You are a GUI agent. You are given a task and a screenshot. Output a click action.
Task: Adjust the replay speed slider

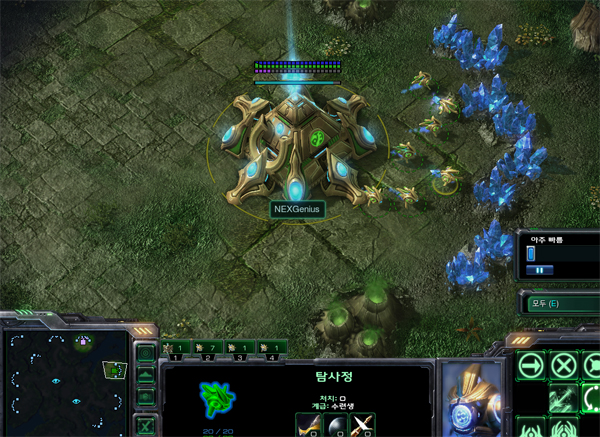[532, 254]
